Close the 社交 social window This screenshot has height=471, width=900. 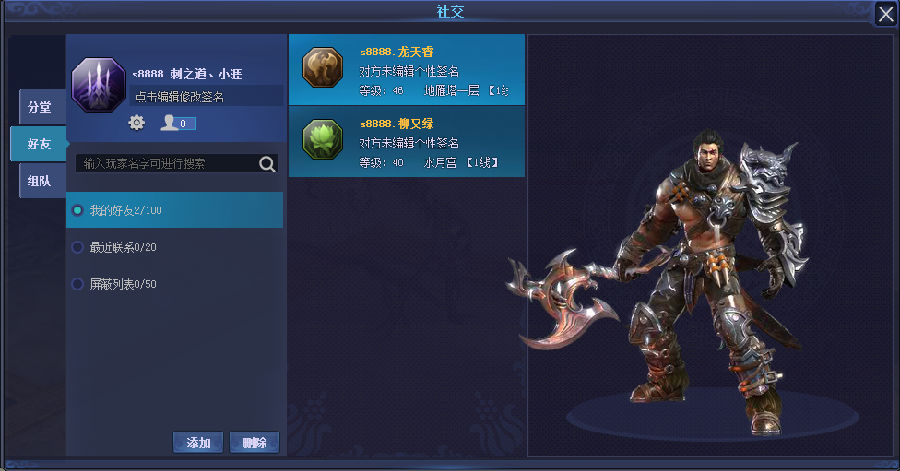(885, 13)
